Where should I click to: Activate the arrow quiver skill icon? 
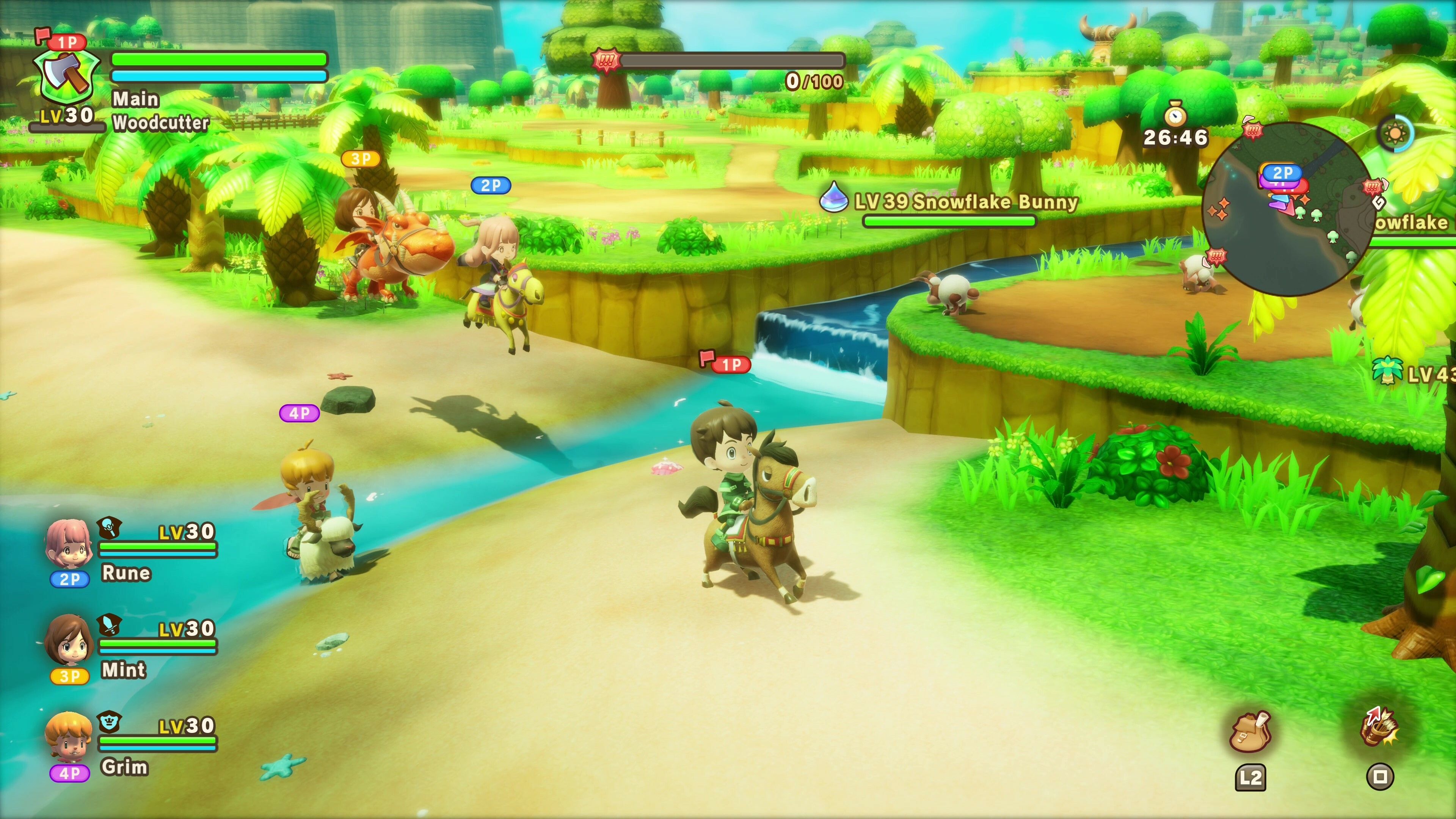coord(1379,728)
